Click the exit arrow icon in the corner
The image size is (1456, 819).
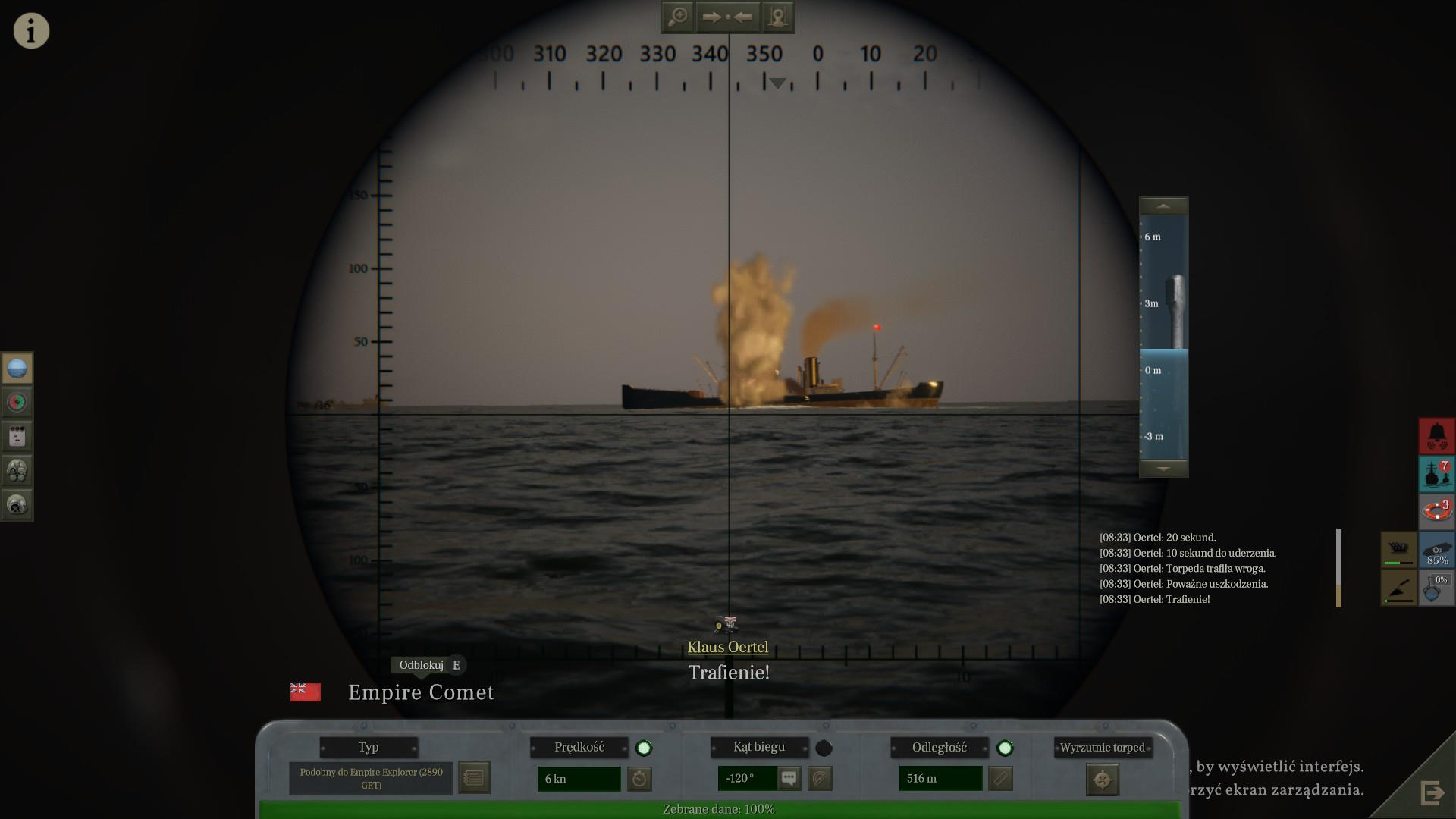pos(1432,793)
